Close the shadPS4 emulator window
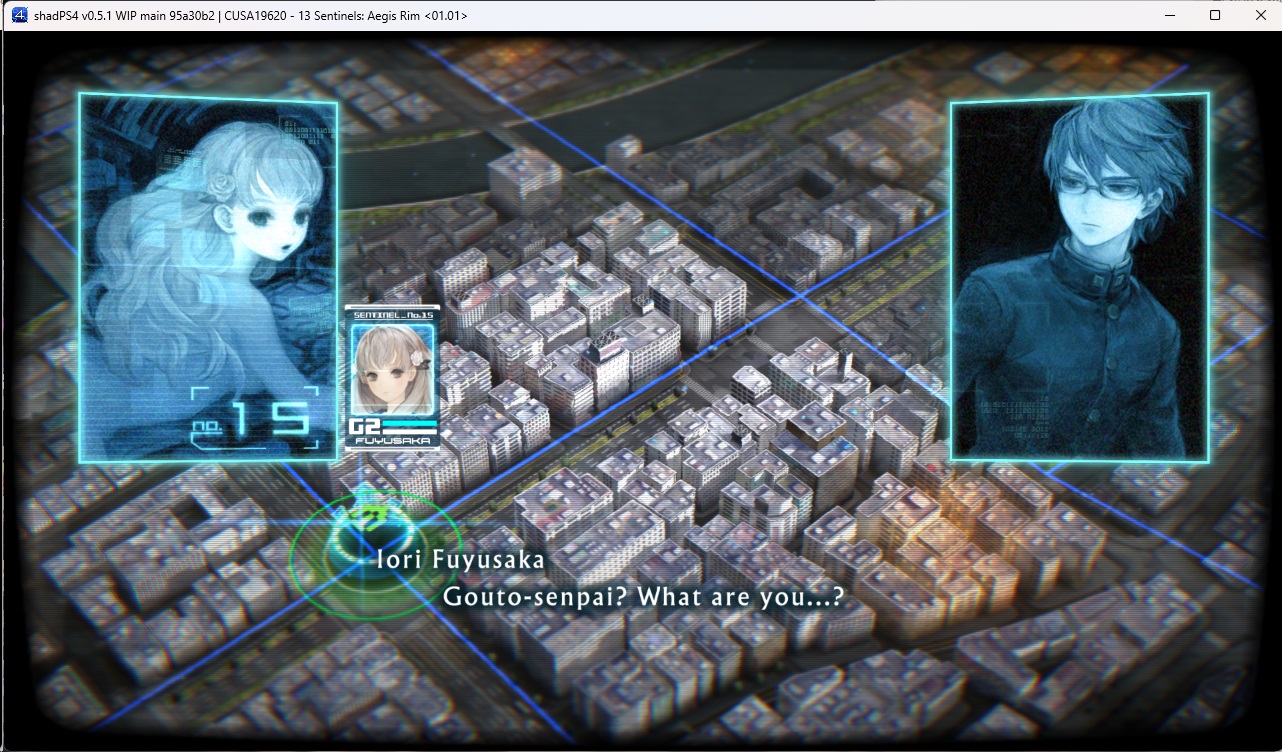This screenshot has height=752, width=1282. click(1260, 15)
